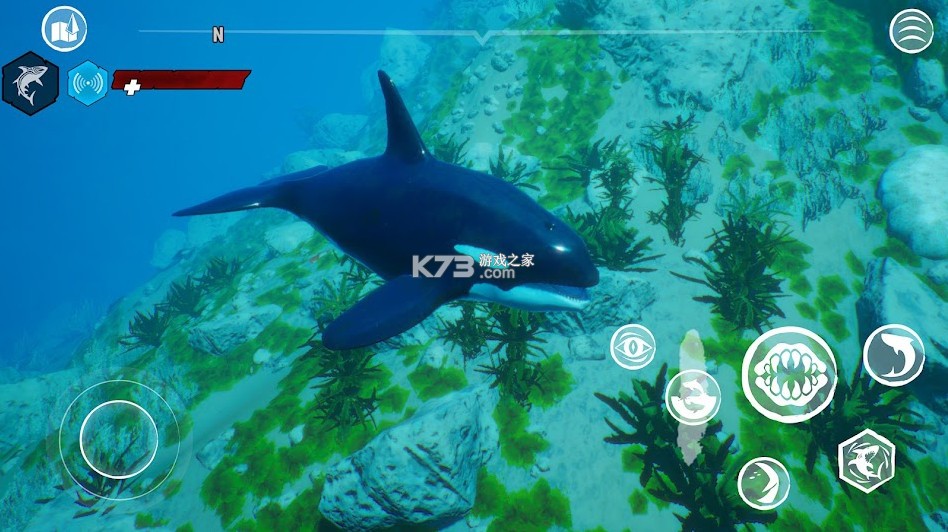The height and width of the screenshot is (532, 948).
Task: Bite with the large jaws button
Action: (789, 374)
